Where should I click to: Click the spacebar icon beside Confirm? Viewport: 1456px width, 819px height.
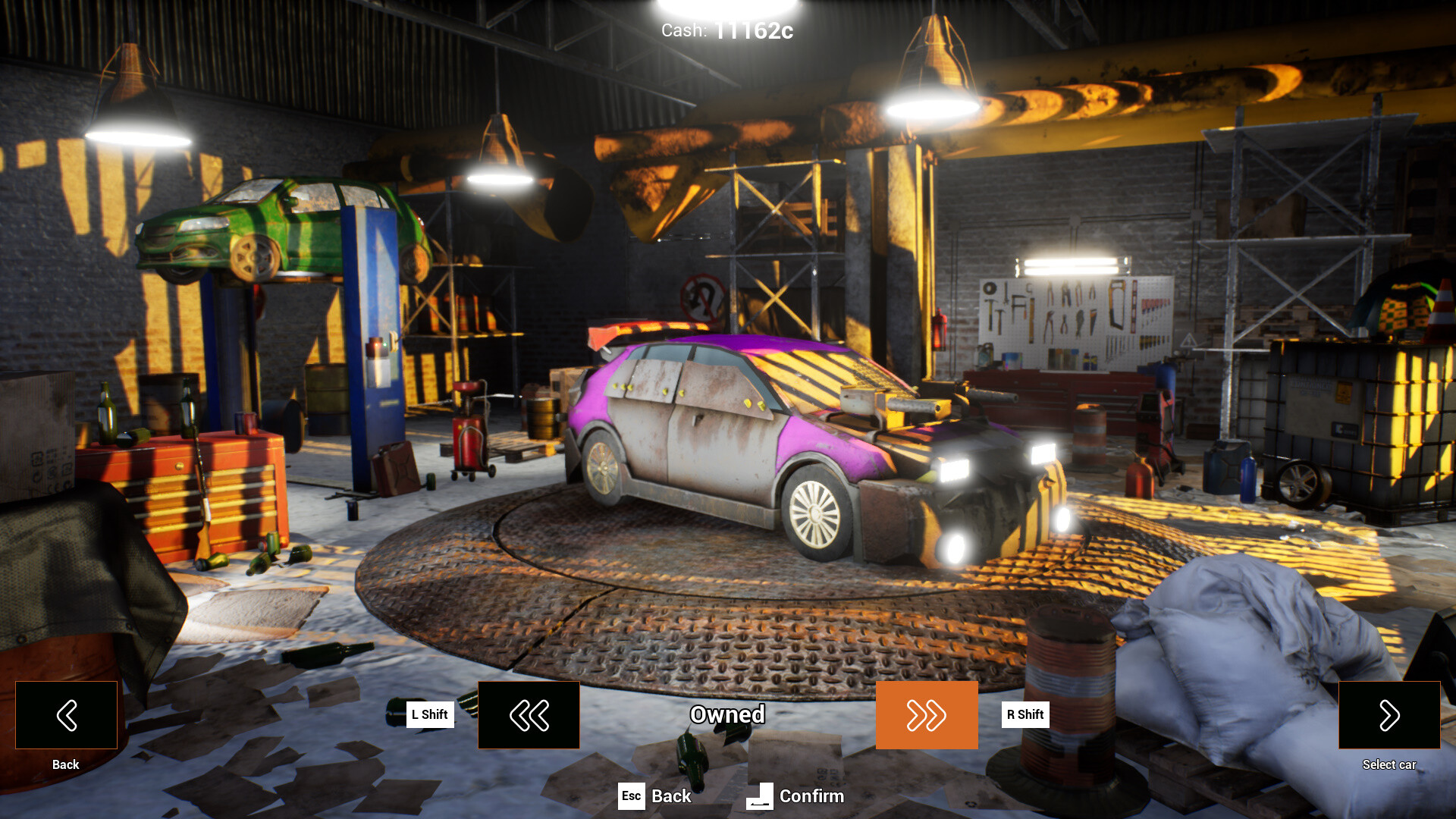coord(759,796)
